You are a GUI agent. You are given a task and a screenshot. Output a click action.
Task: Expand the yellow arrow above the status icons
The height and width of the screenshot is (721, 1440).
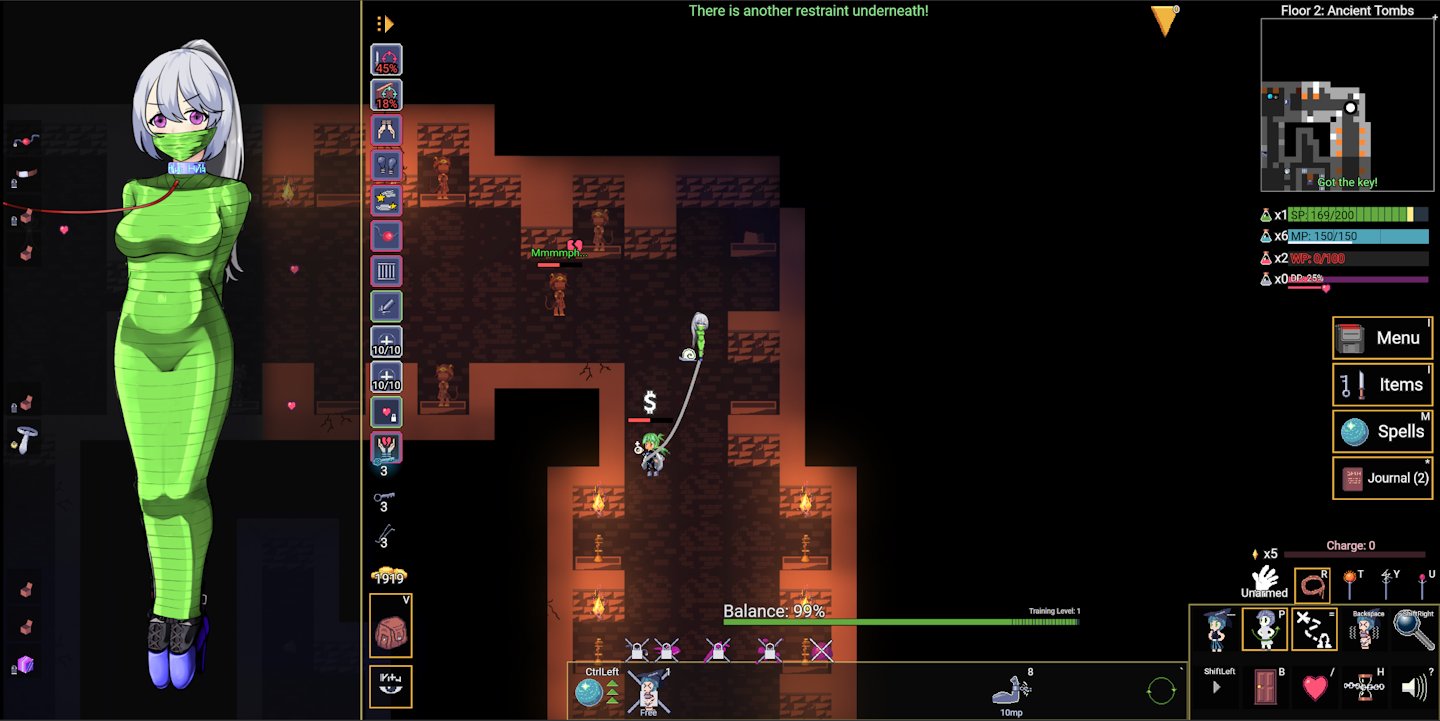(x=386, y=24)
